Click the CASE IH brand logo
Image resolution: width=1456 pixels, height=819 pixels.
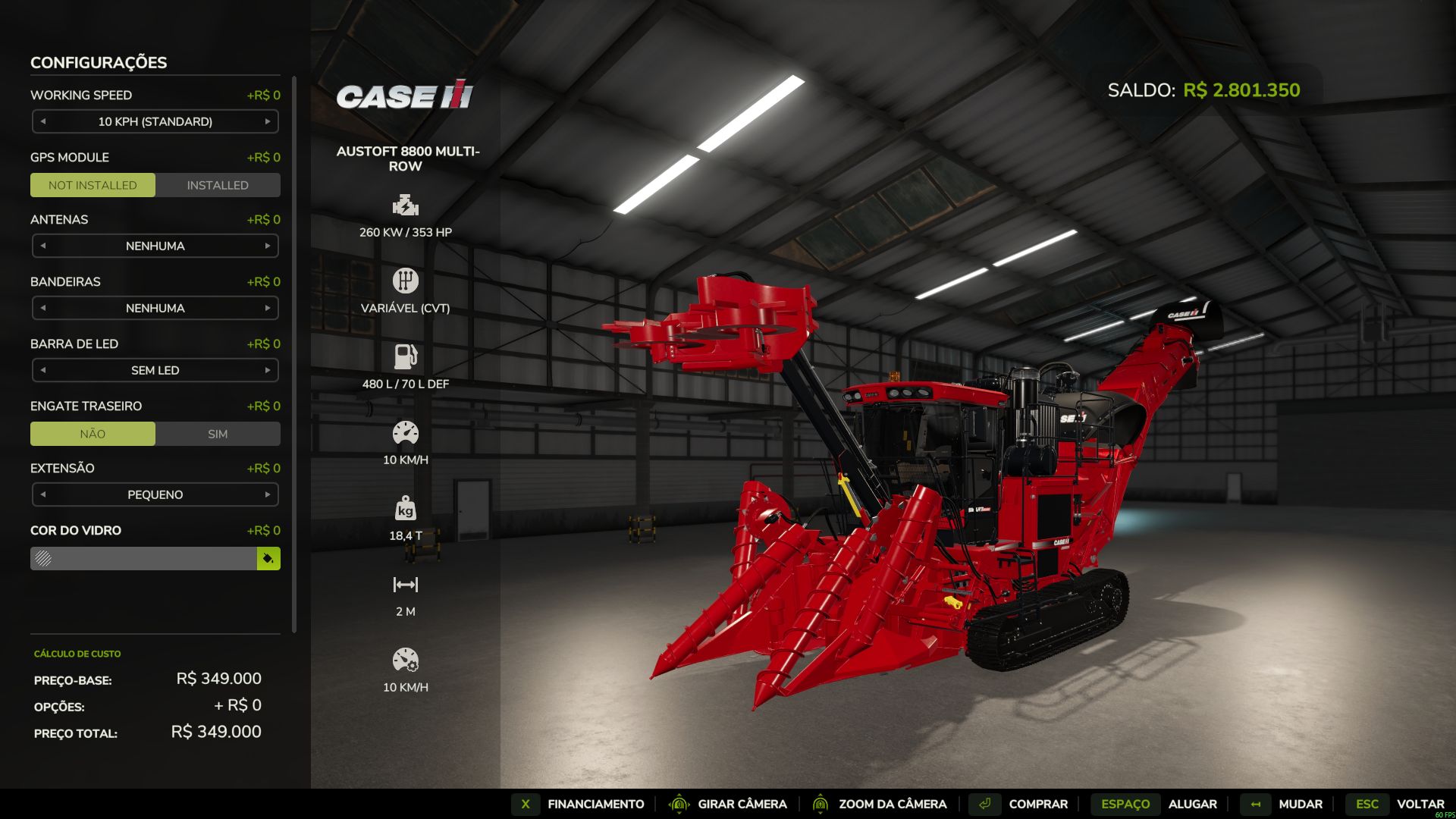pyautogui.click(x=406, y=97)
